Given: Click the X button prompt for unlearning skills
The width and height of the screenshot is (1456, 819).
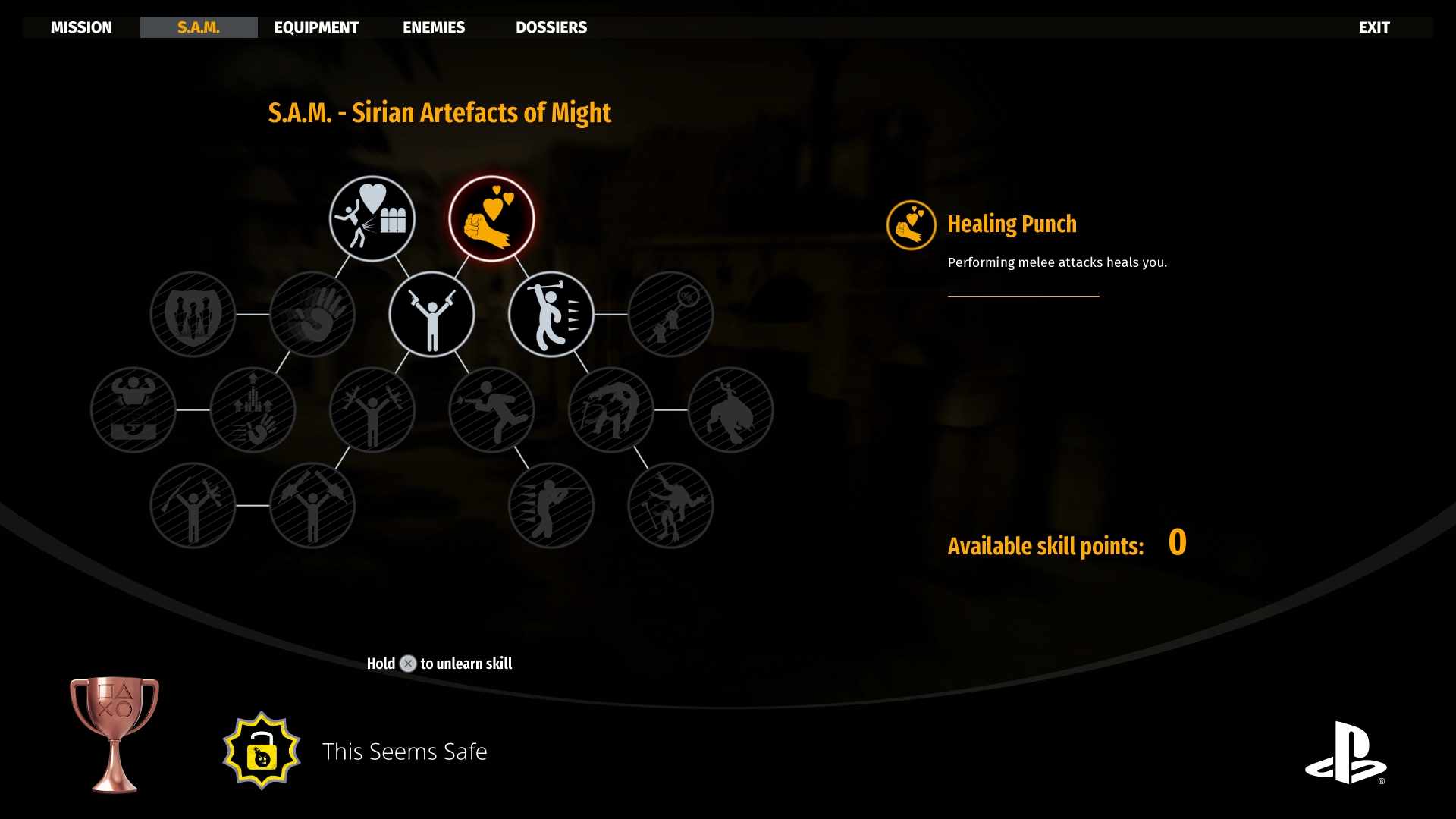Looking at the screenshot, I should click(408, 663).
